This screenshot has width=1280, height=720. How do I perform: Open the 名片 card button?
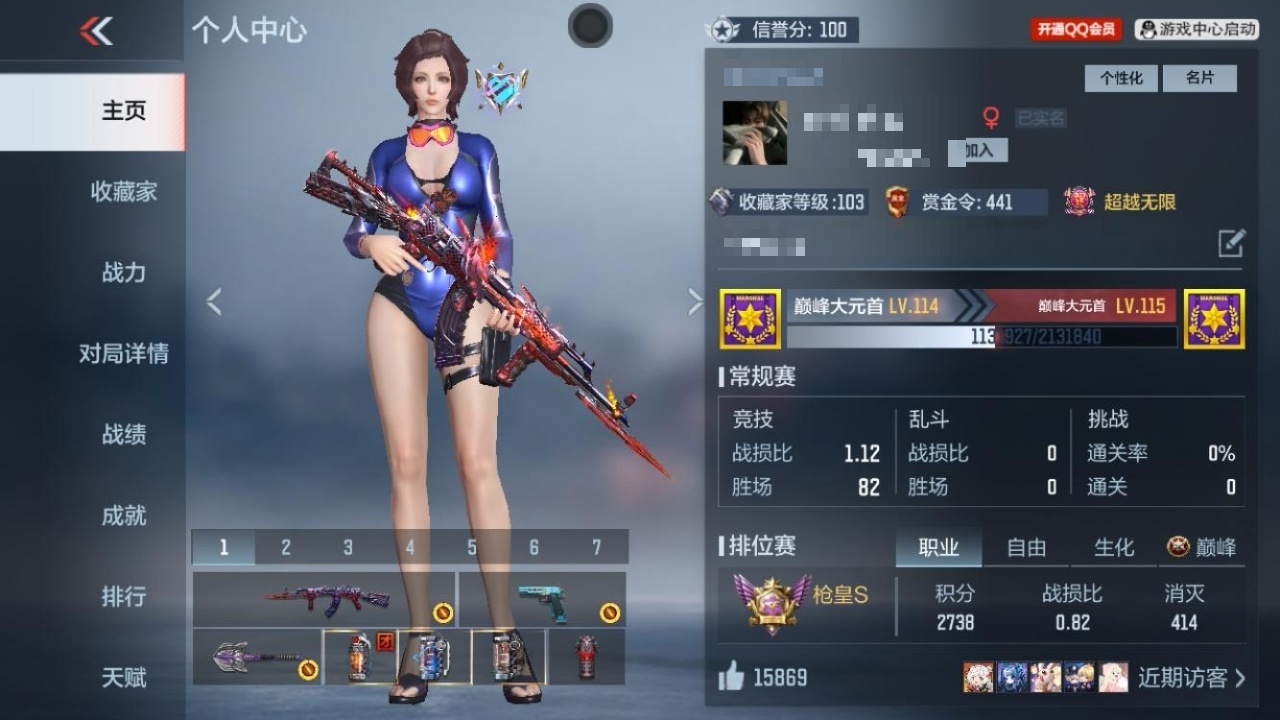[1199, 78]
